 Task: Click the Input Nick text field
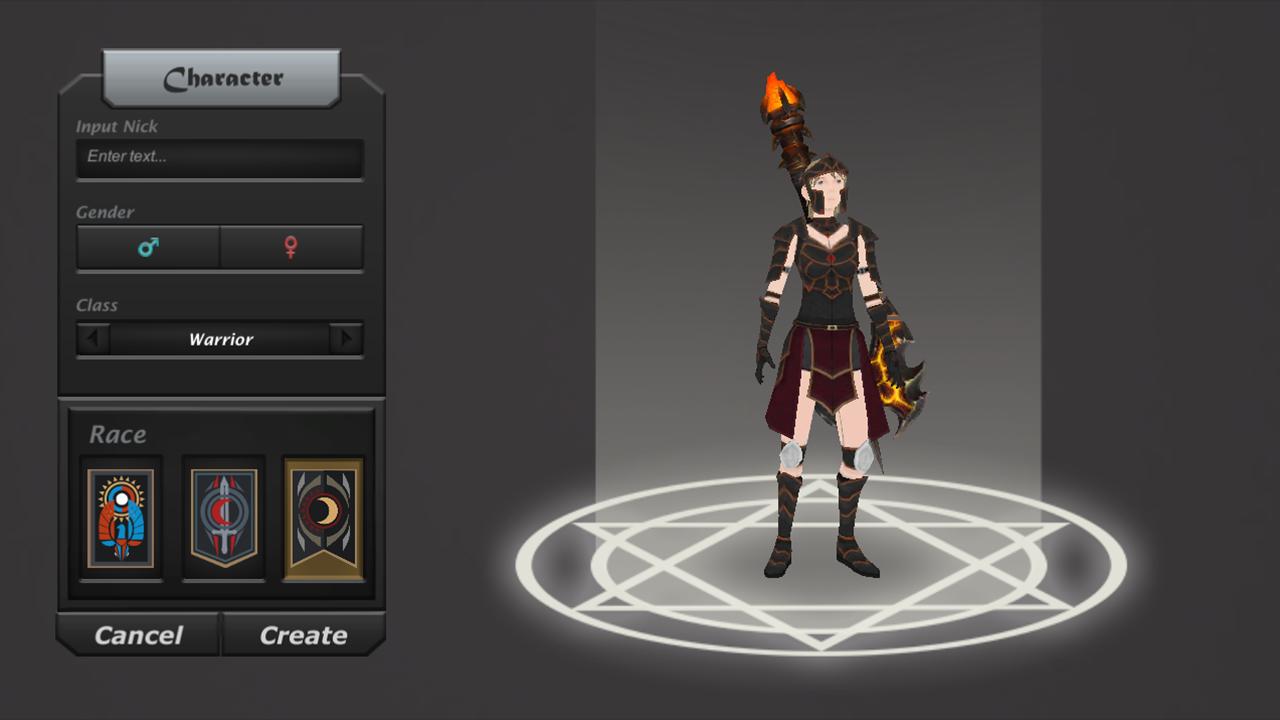(x=219, y=157)
